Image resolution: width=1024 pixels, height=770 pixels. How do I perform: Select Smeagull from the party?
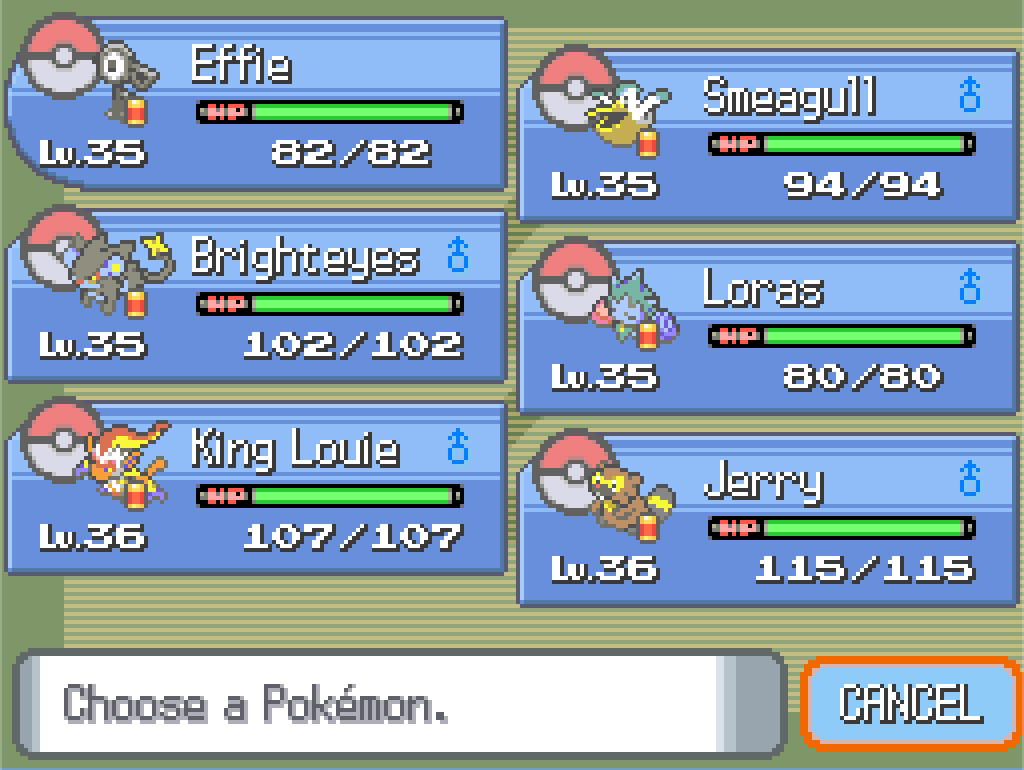(768, 137)
